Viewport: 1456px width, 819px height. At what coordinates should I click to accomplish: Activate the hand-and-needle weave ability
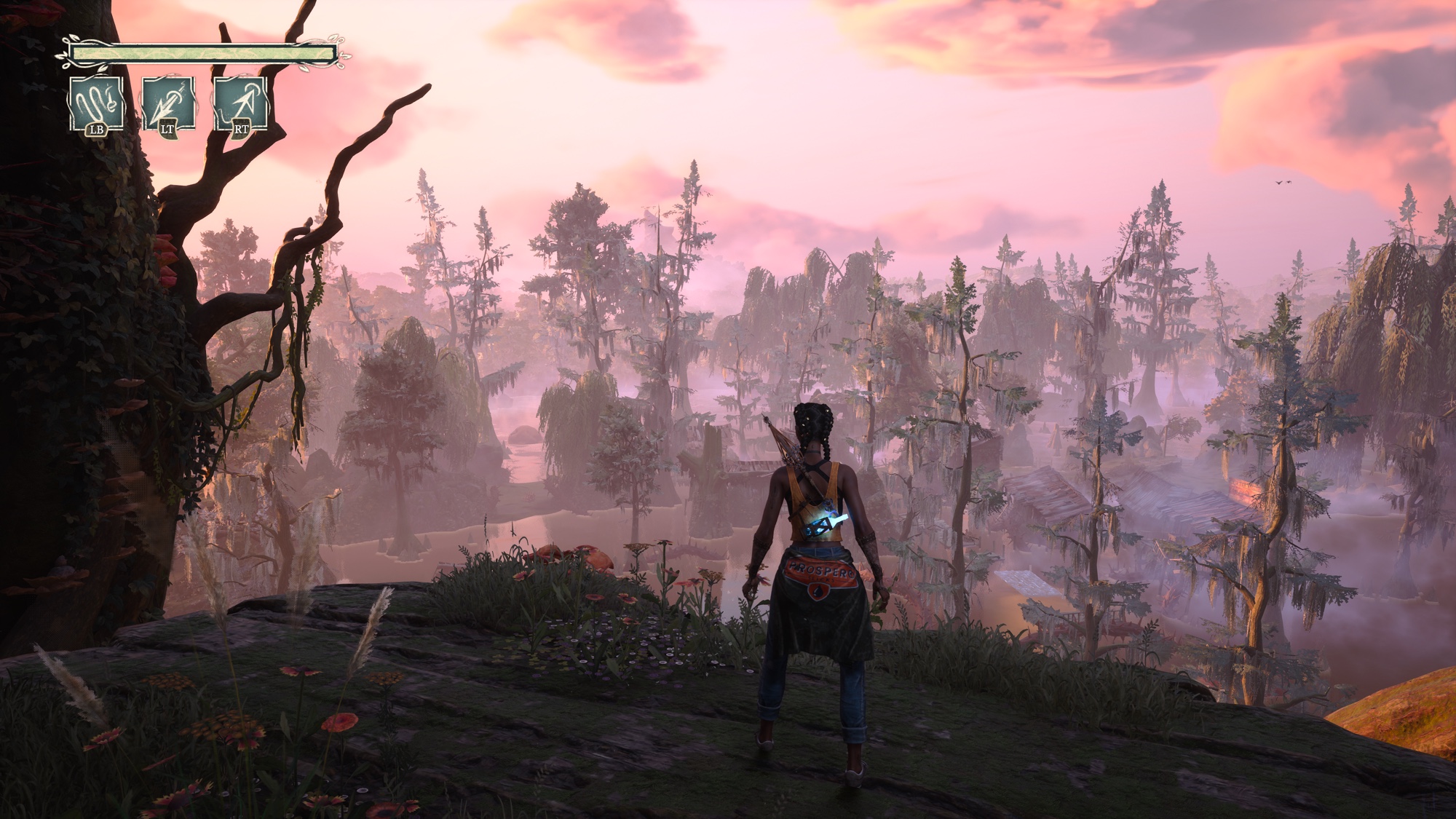[96, 103]
